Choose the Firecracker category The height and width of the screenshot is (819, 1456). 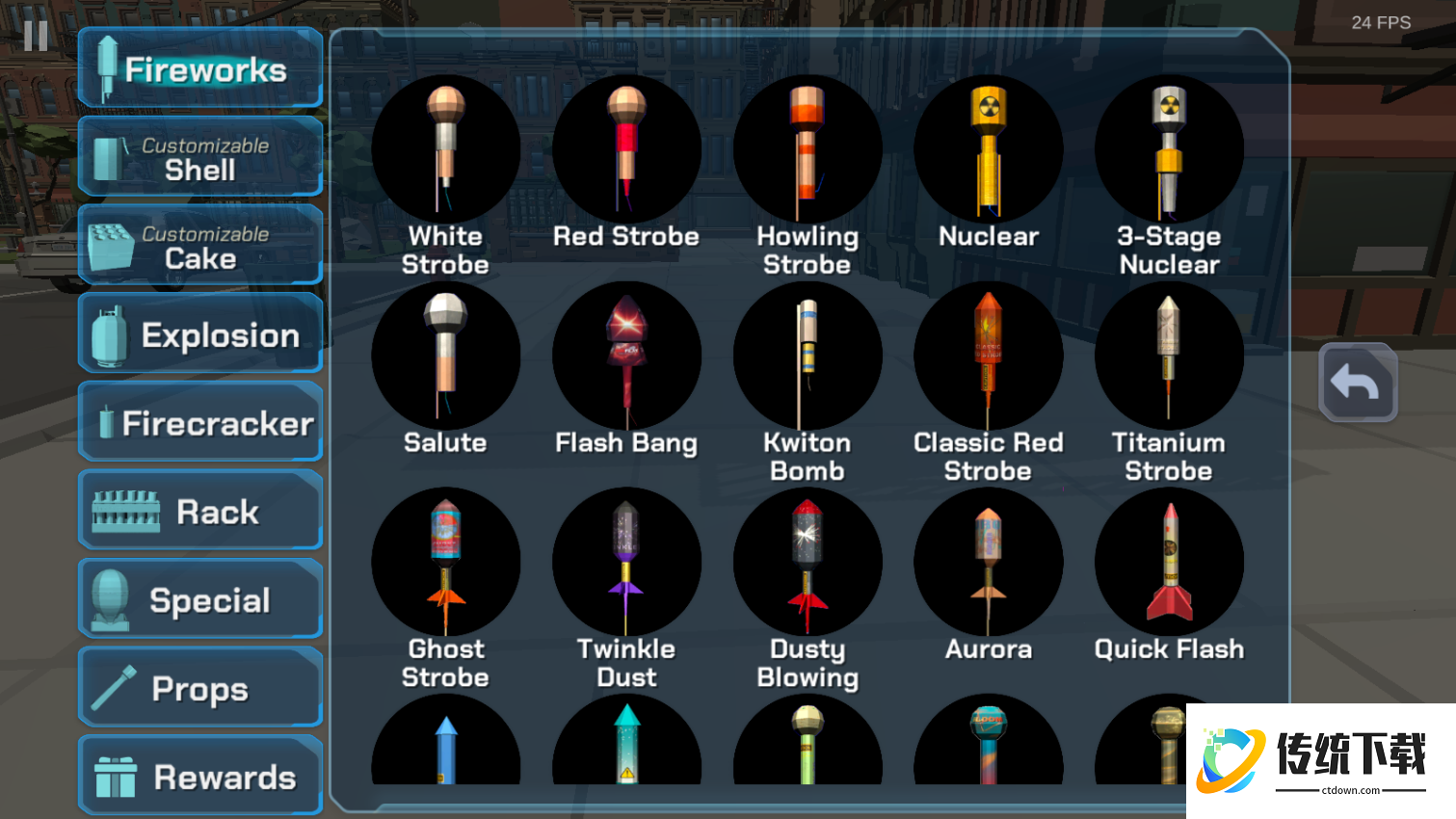[200, 423]
